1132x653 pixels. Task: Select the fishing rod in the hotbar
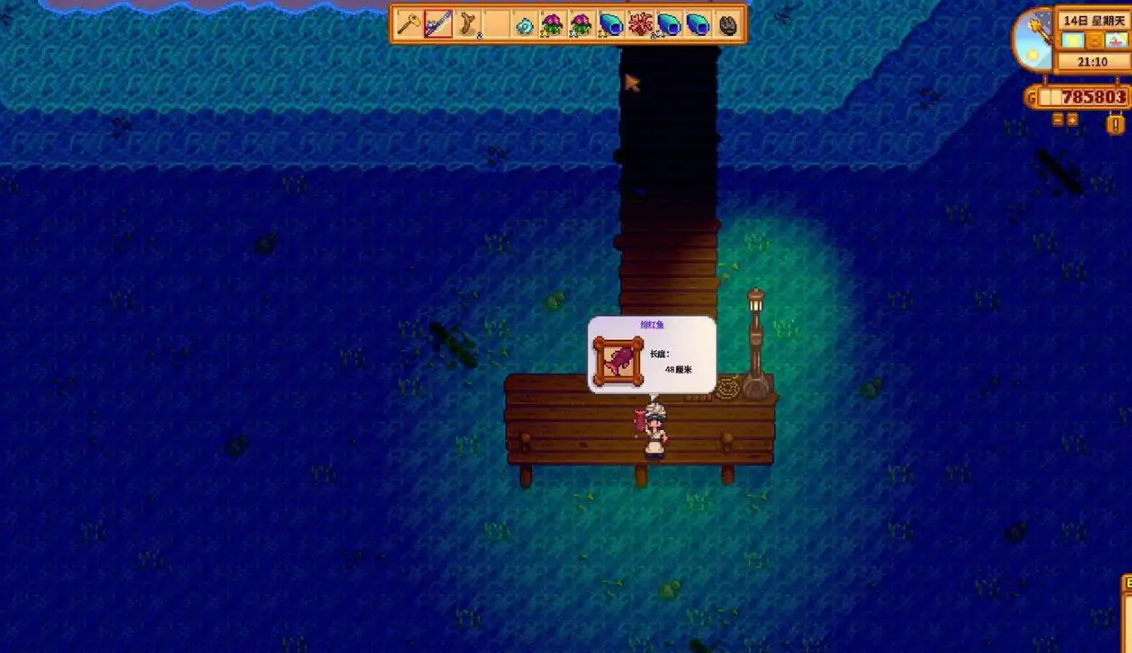coord(437,24)
